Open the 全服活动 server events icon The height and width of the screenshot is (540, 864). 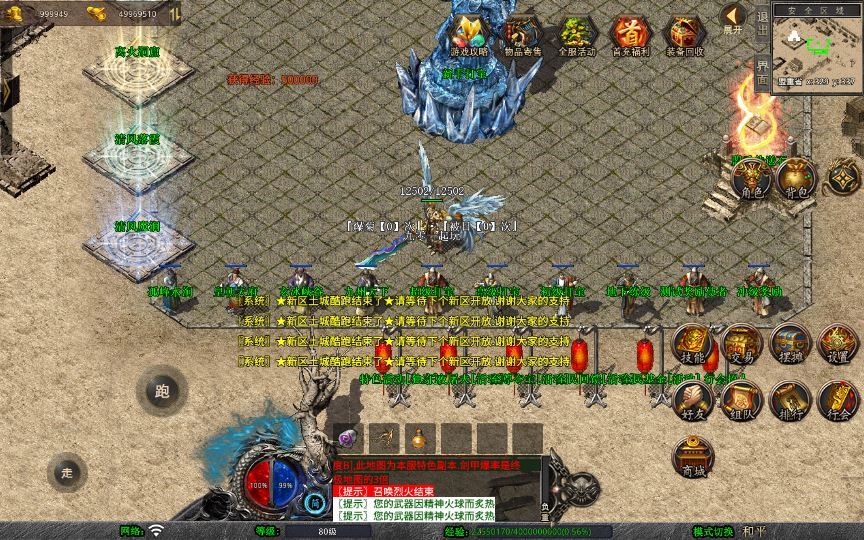(x=576, y=35)
